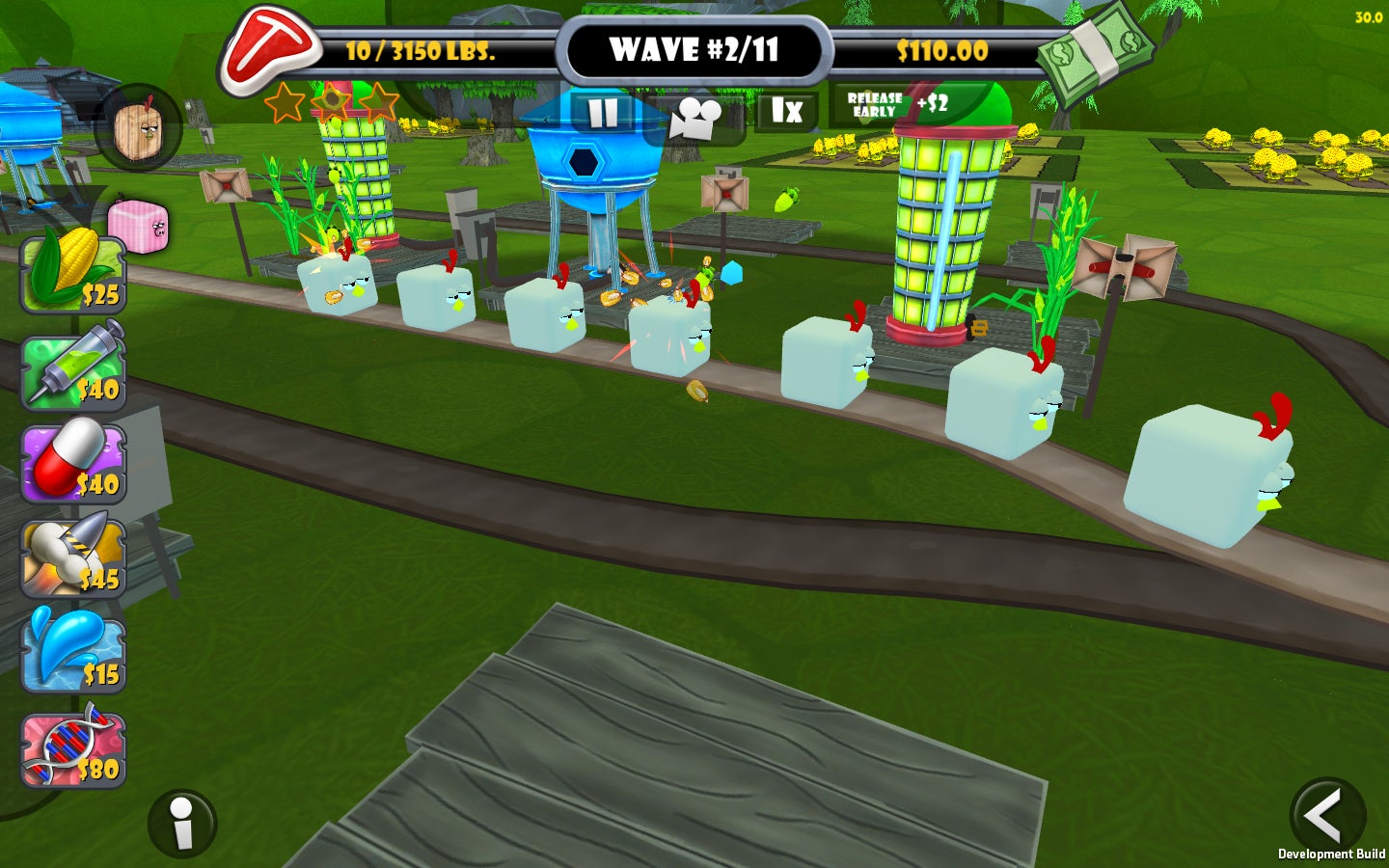The image size is (1389, 868).
Task: Select the $80 DNA helix tower
Action: [73, 748]
